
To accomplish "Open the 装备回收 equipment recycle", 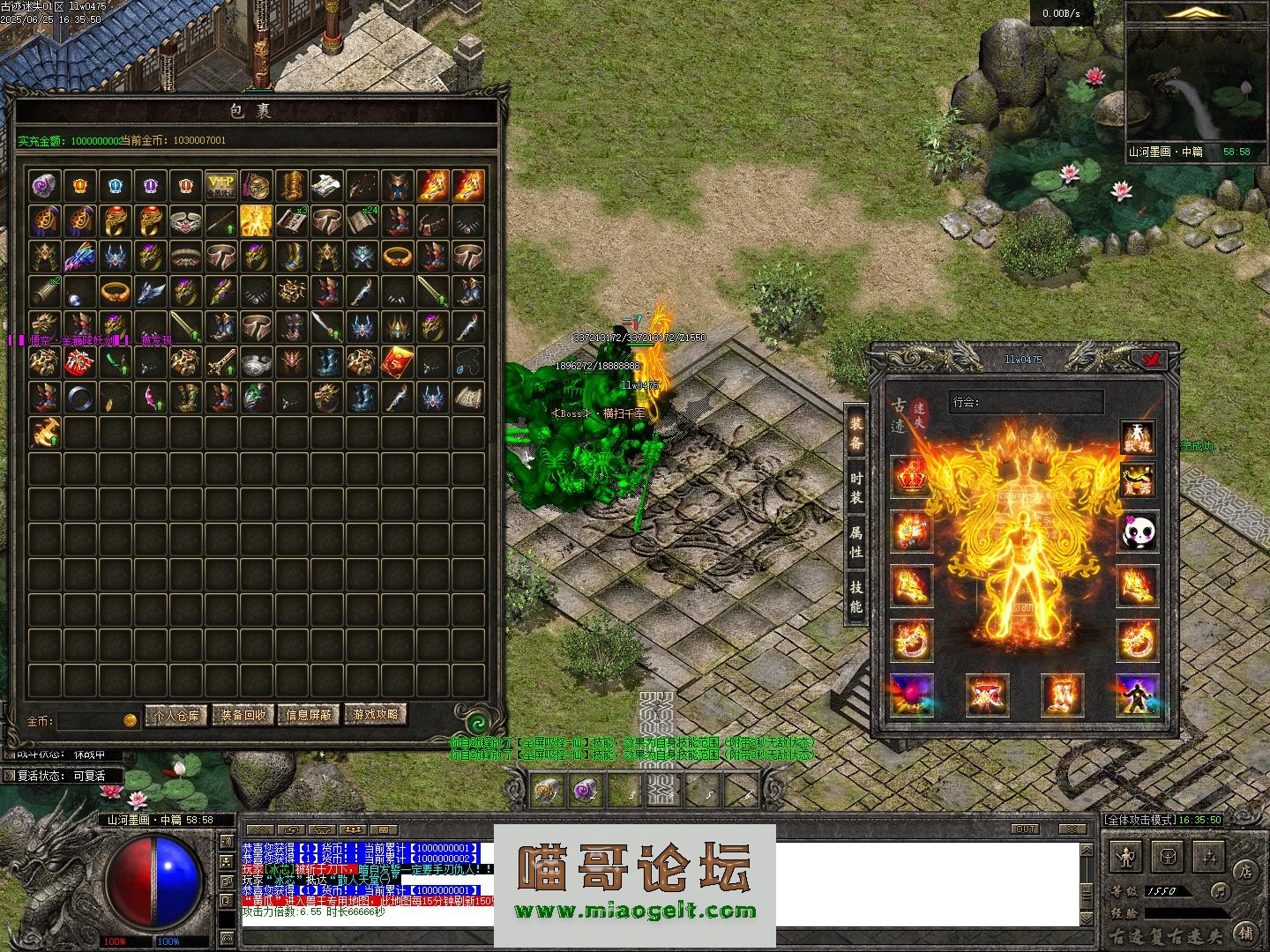I will [243, 715].
